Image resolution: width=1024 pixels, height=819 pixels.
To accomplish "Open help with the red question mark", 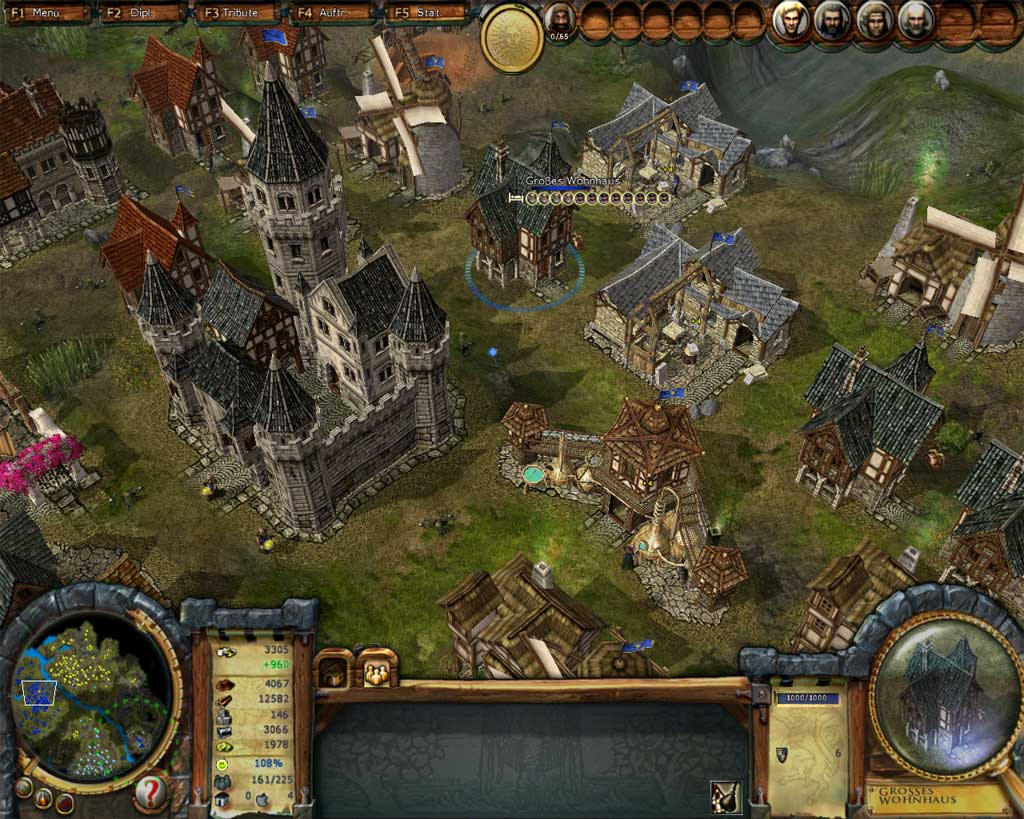I will (150, 793).
